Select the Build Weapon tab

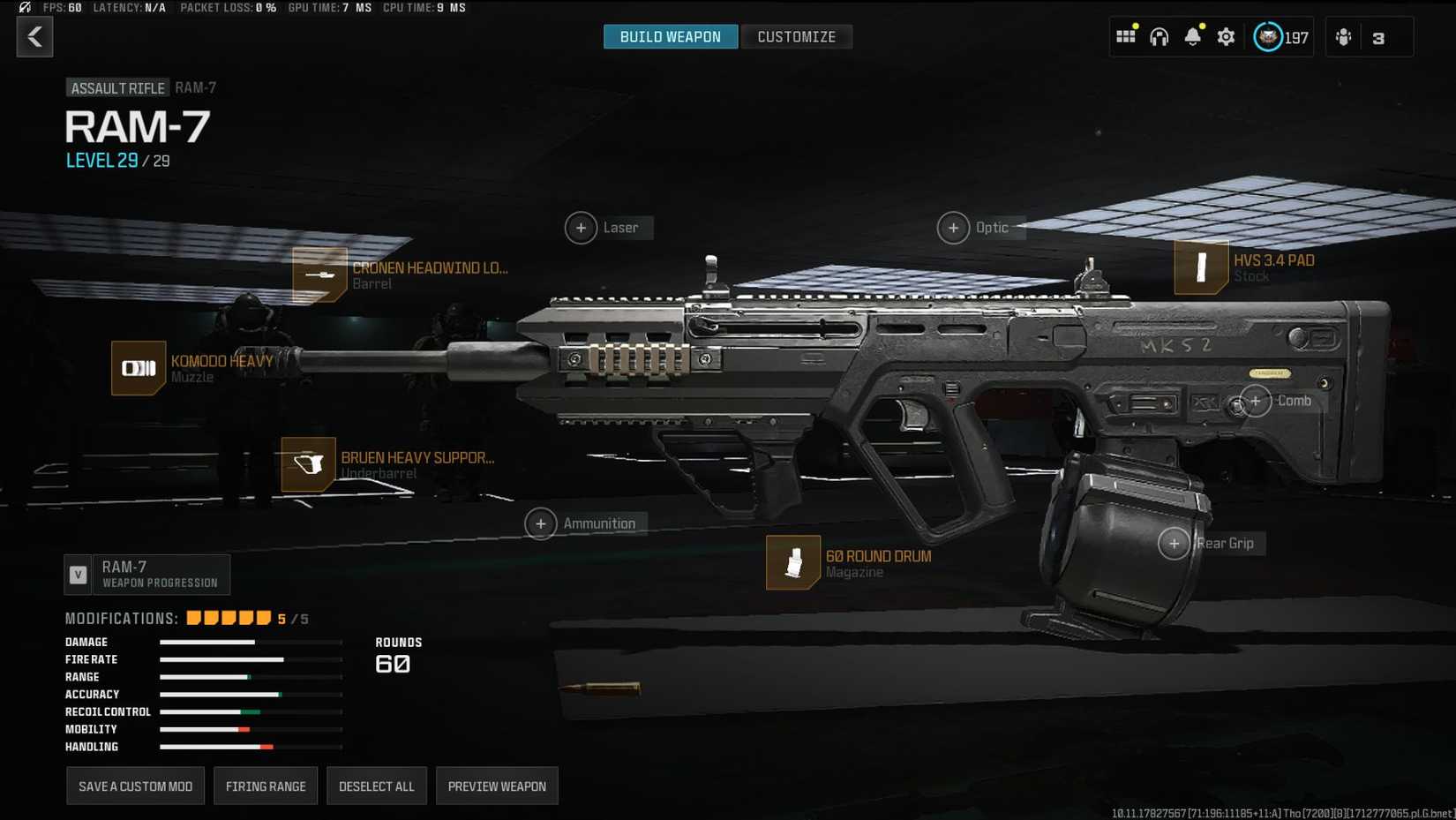coord(670,37)
